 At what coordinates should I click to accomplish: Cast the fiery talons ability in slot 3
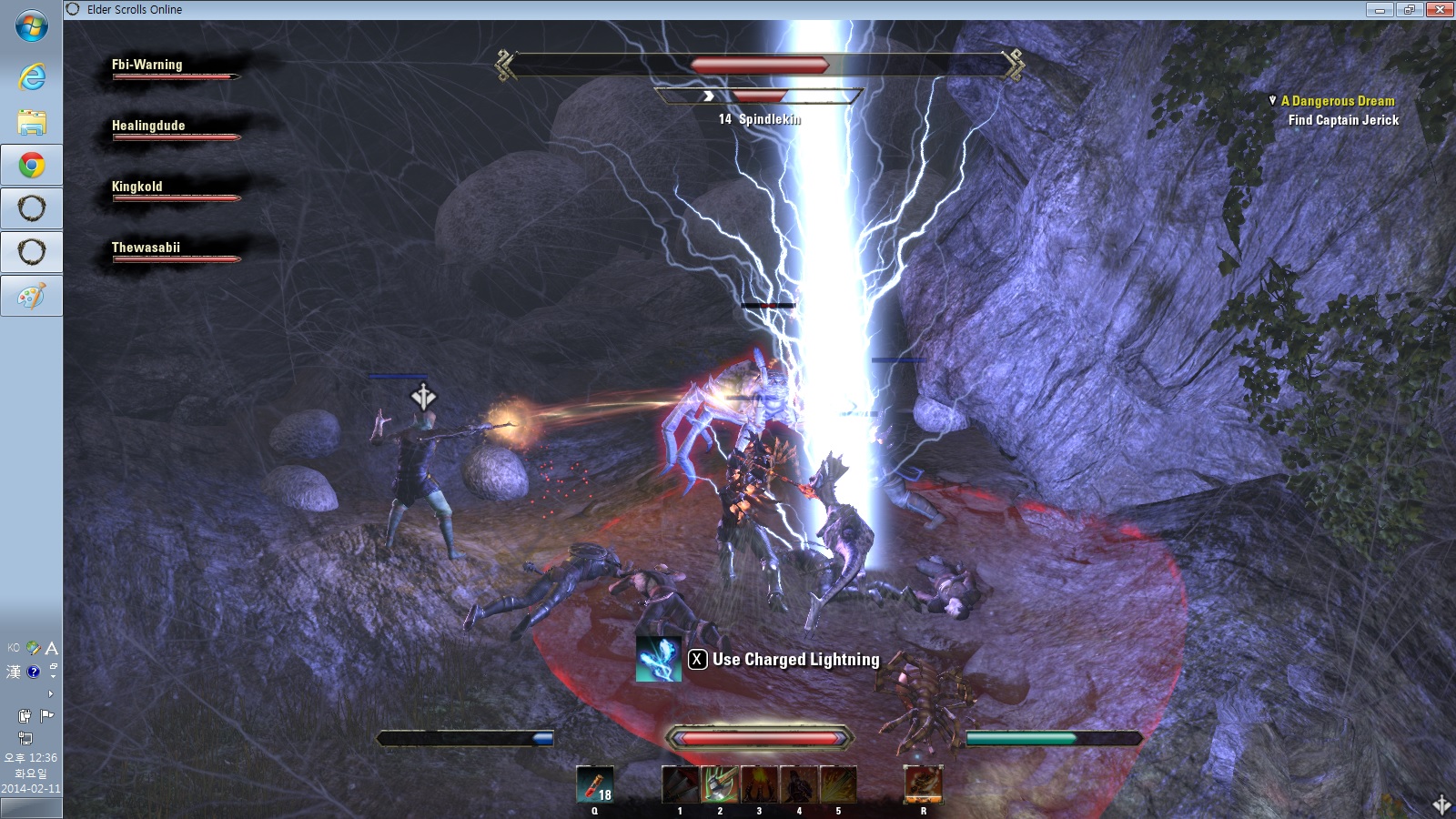(759, 784)
